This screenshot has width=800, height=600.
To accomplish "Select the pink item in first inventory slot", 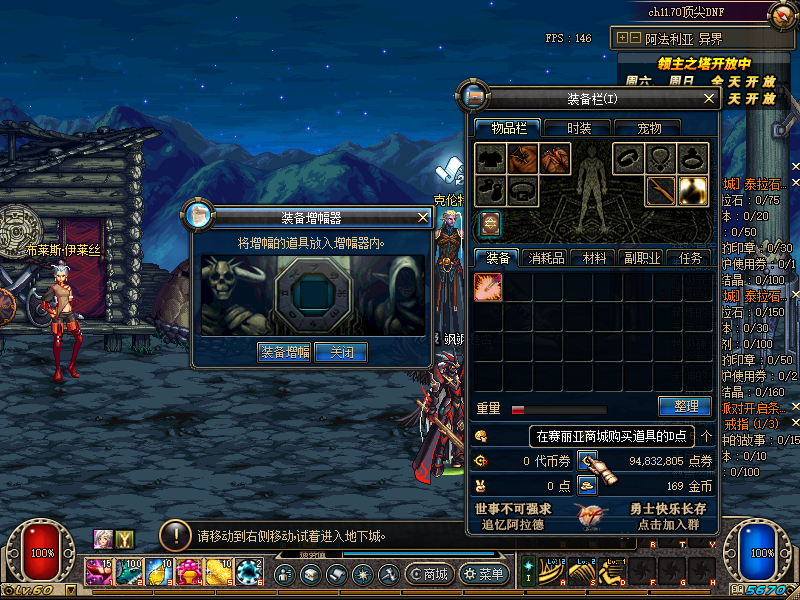I will (x=488, y=288).
